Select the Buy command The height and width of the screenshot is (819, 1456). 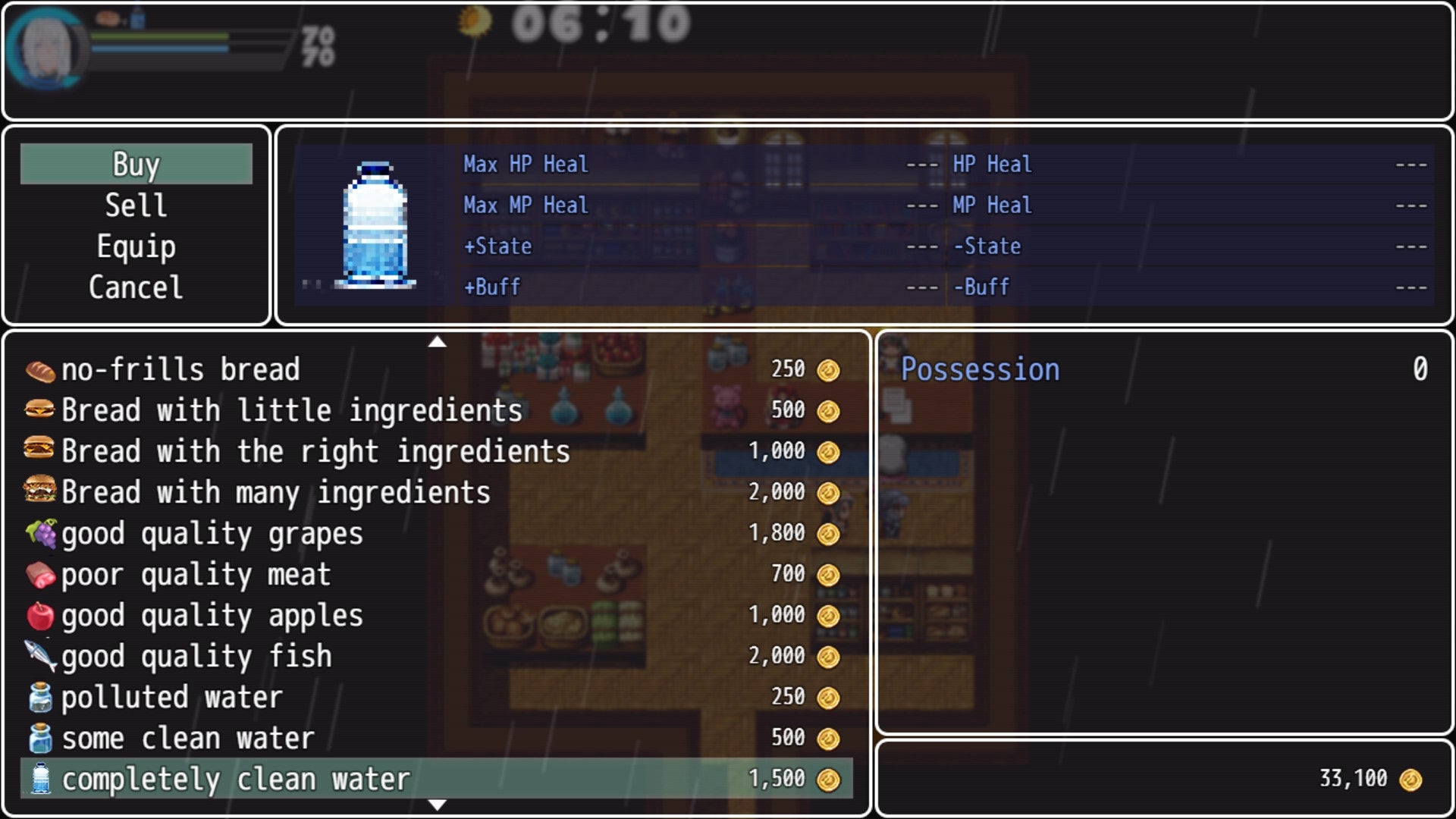136,164
